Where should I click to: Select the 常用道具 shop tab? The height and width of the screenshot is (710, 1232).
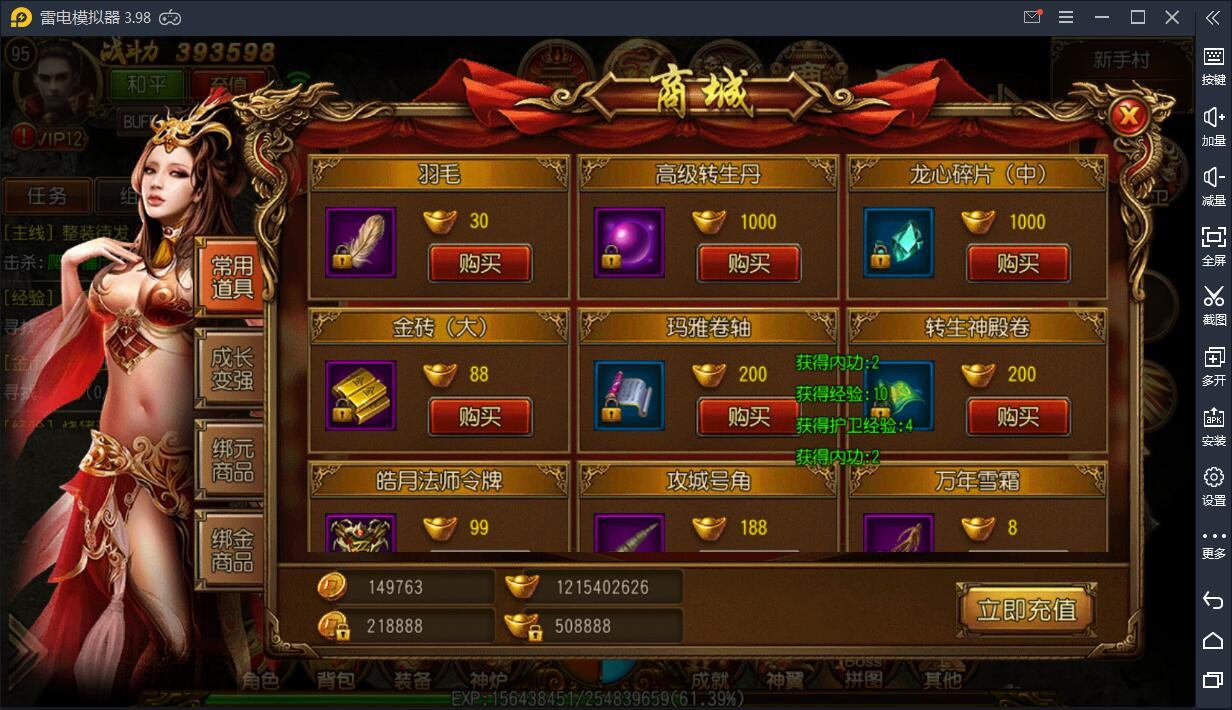click(231, 278)
